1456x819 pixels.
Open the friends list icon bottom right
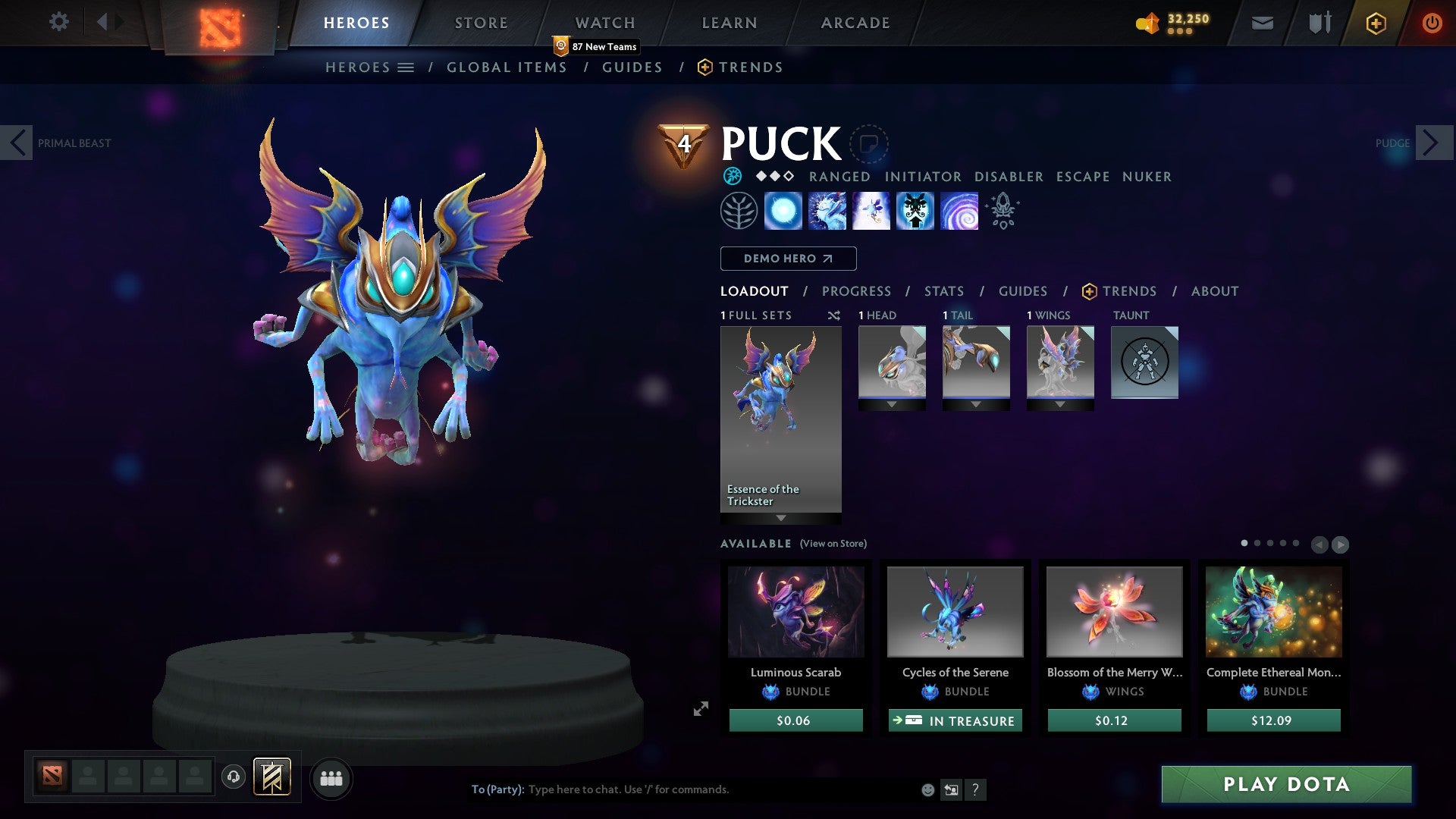331,778
